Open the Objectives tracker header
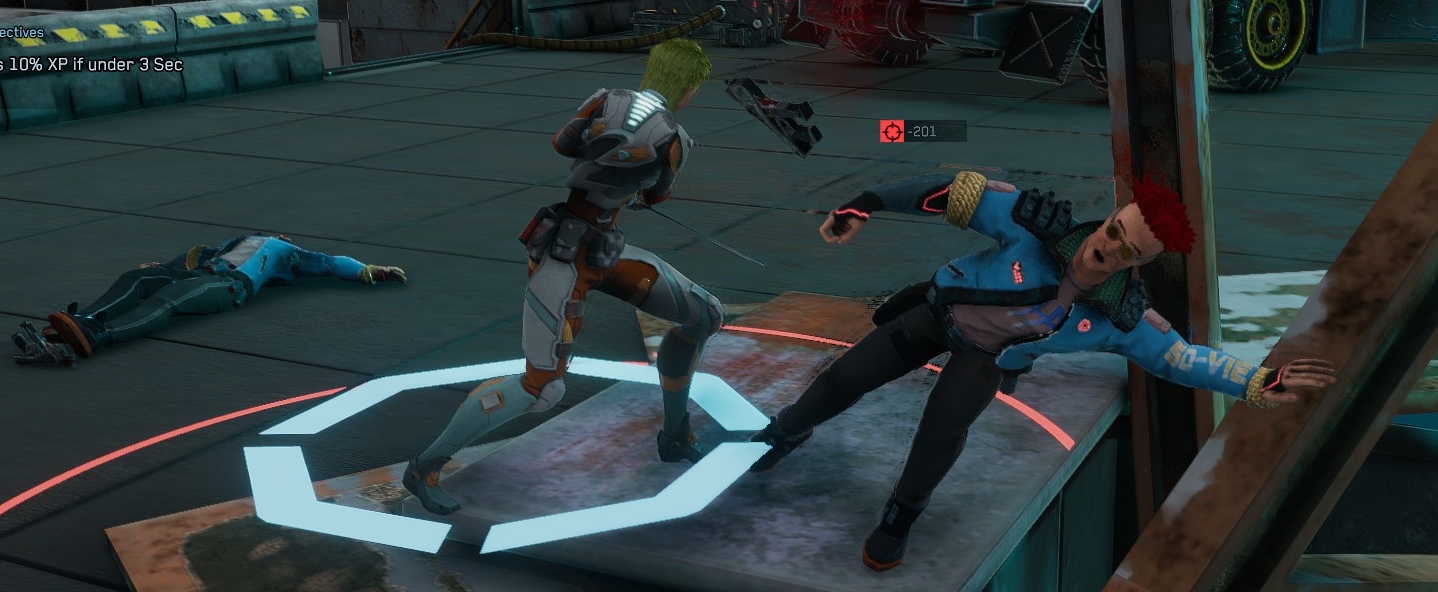The width and height of the screenshot is (1438, 592). [x=23, y=32]
